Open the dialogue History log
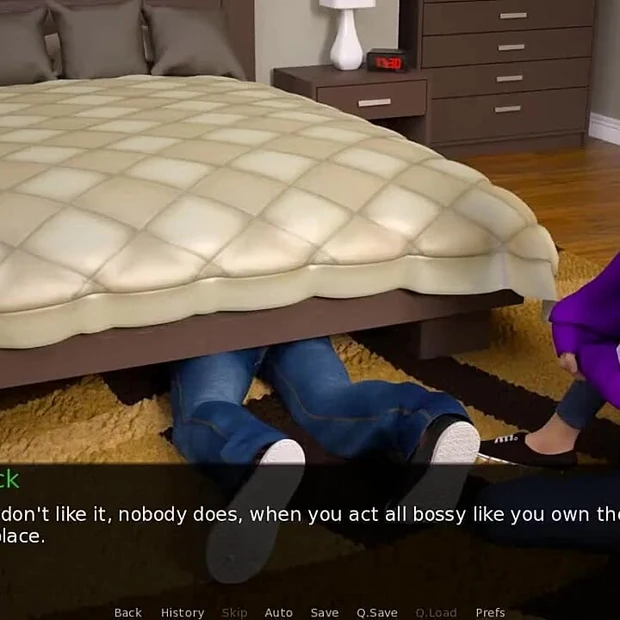Viewport: 620px width, 620px height. tap(182, 612)
